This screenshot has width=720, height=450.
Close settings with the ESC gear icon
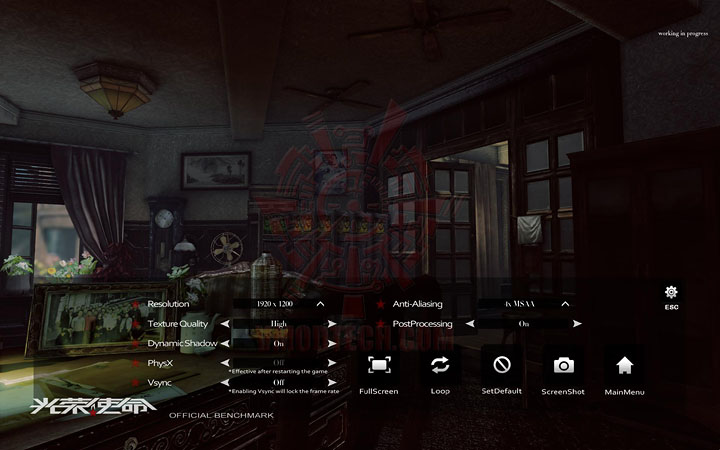tap(671, 292)
